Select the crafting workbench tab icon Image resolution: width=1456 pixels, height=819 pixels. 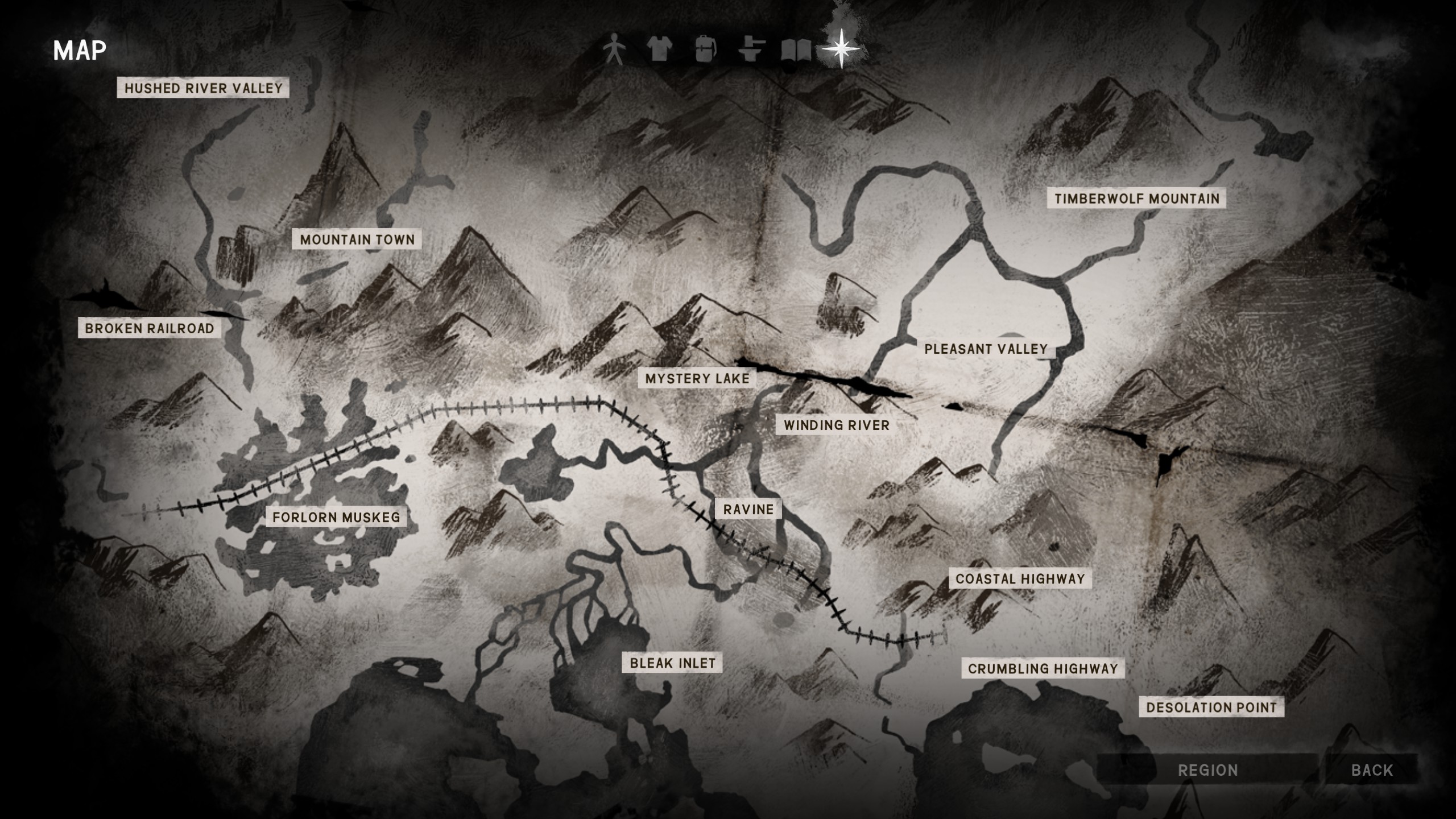751,49
